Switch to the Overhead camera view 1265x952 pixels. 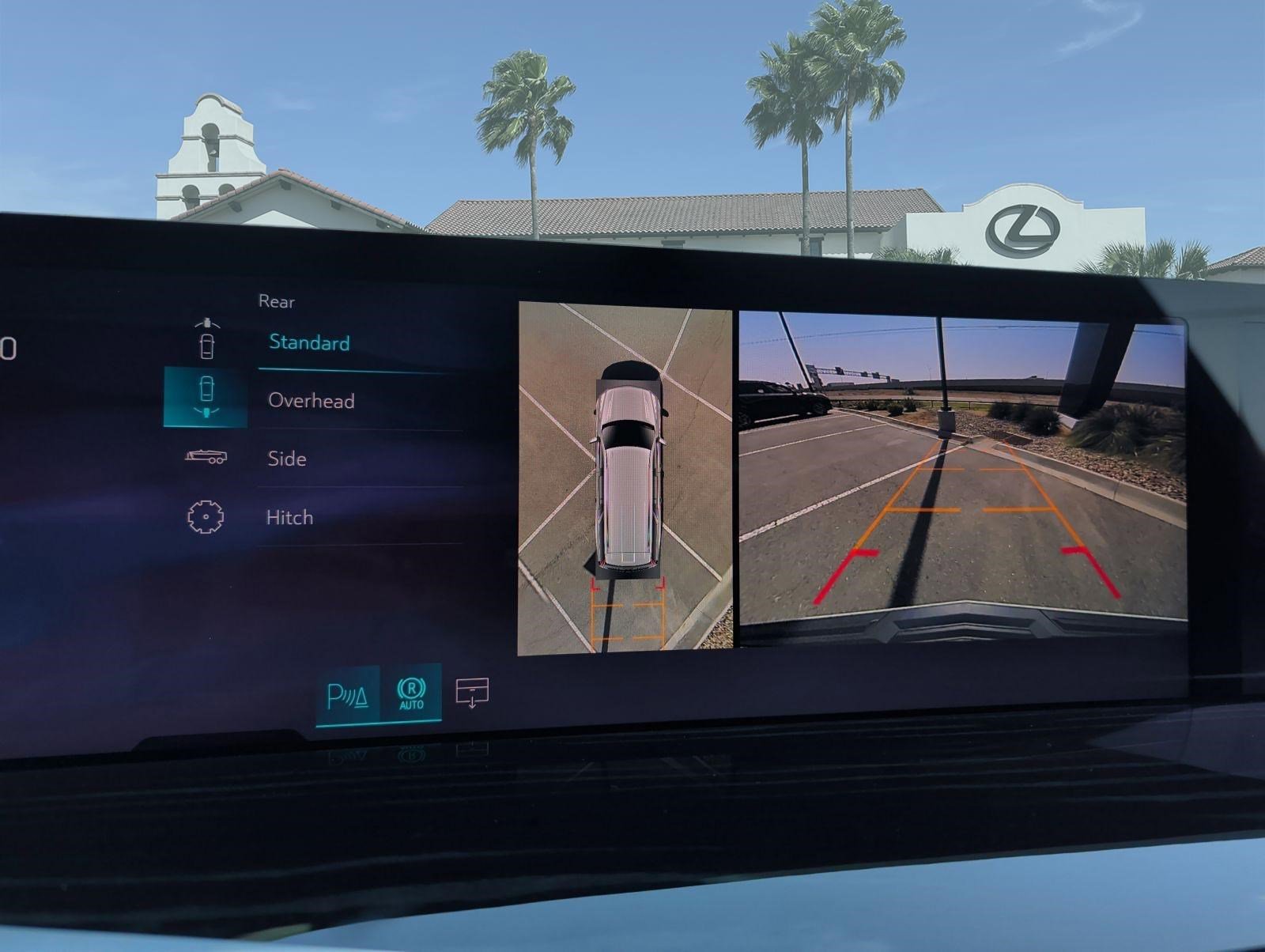point(312,401)
